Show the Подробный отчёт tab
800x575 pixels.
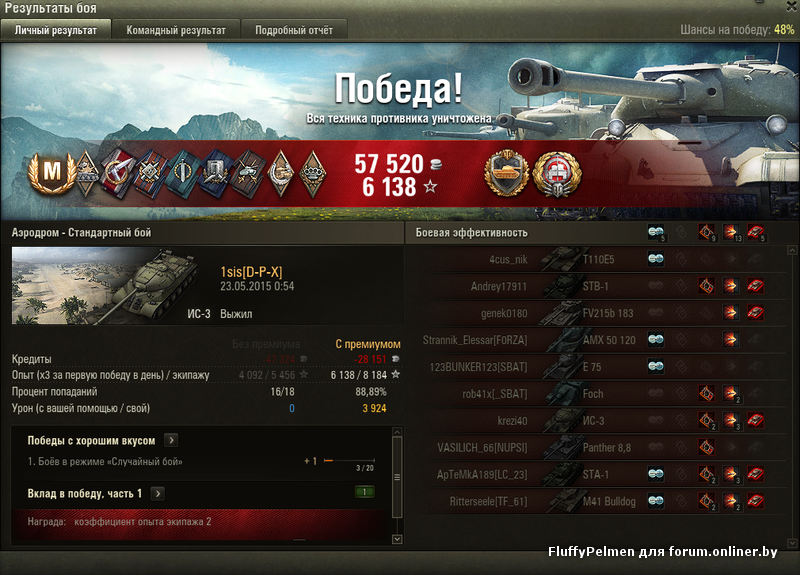click(294, 30)
